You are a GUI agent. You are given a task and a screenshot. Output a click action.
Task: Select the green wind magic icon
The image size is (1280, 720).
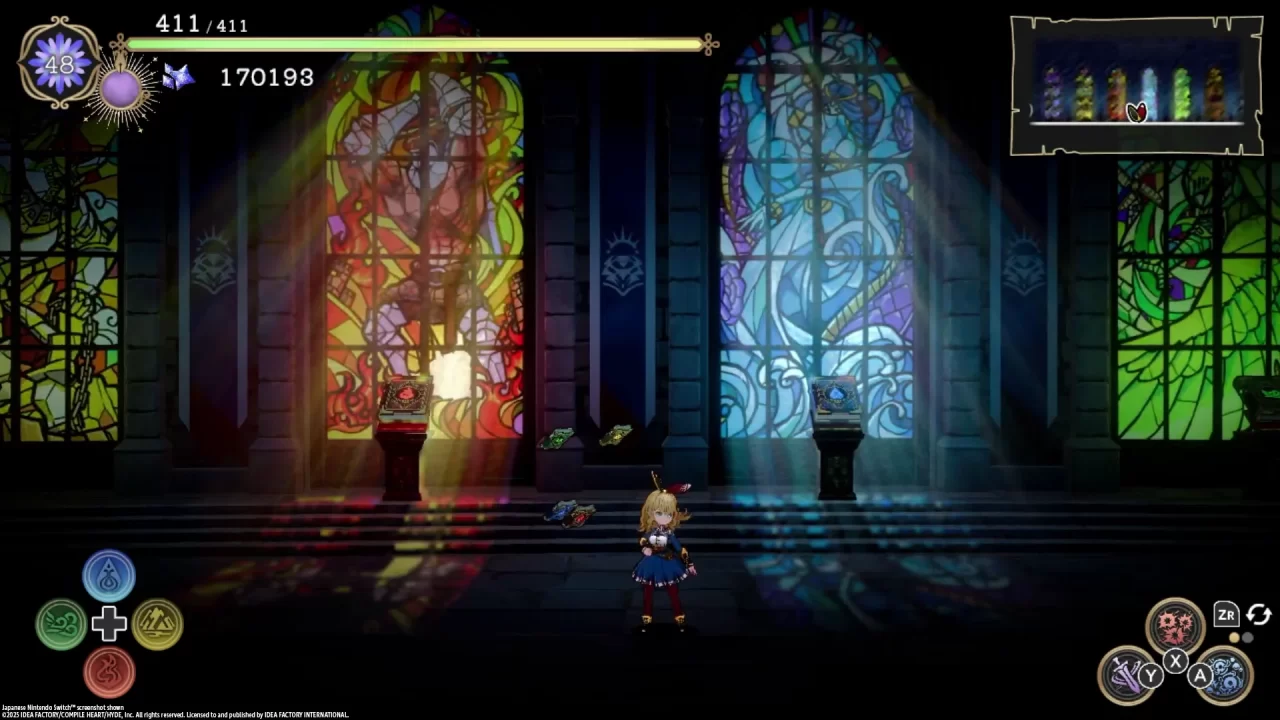61,624
